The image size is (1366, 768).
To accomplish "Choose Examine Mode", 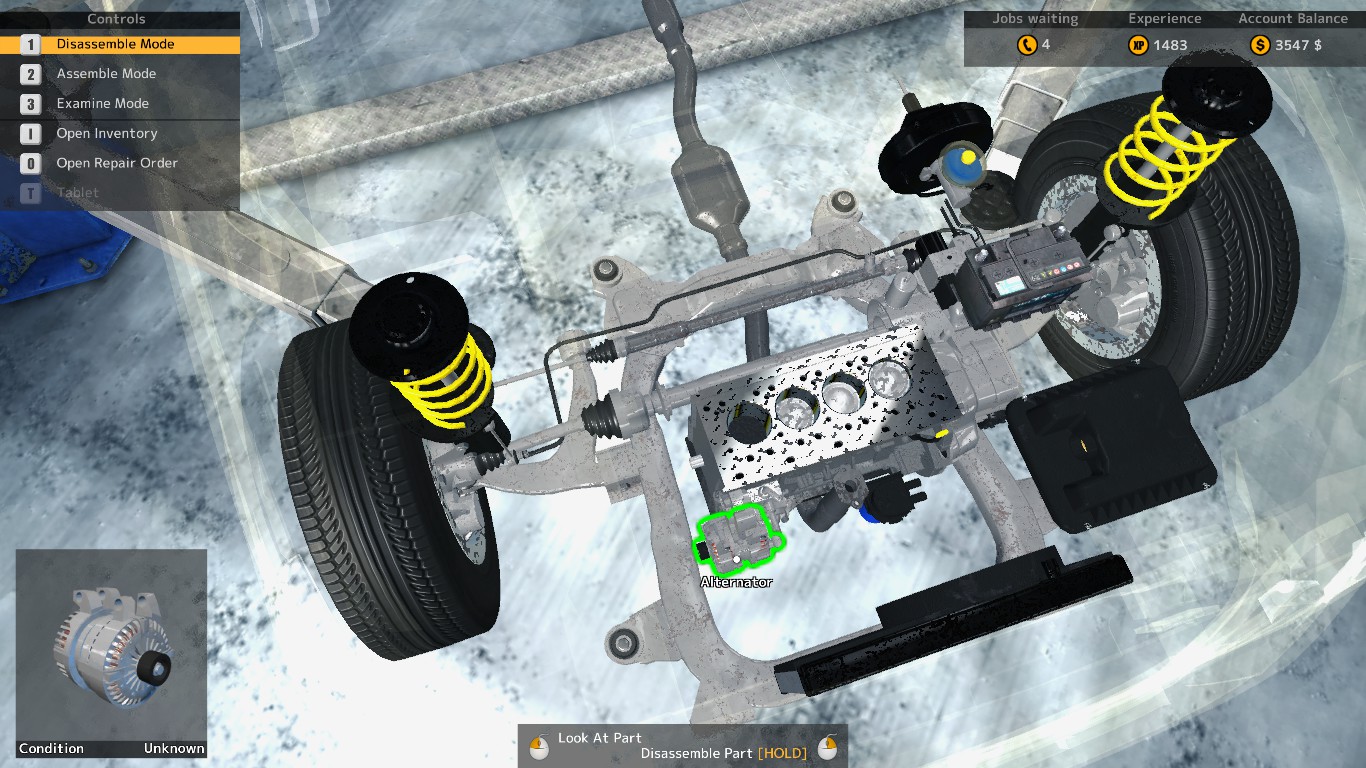I will point(102,104).
